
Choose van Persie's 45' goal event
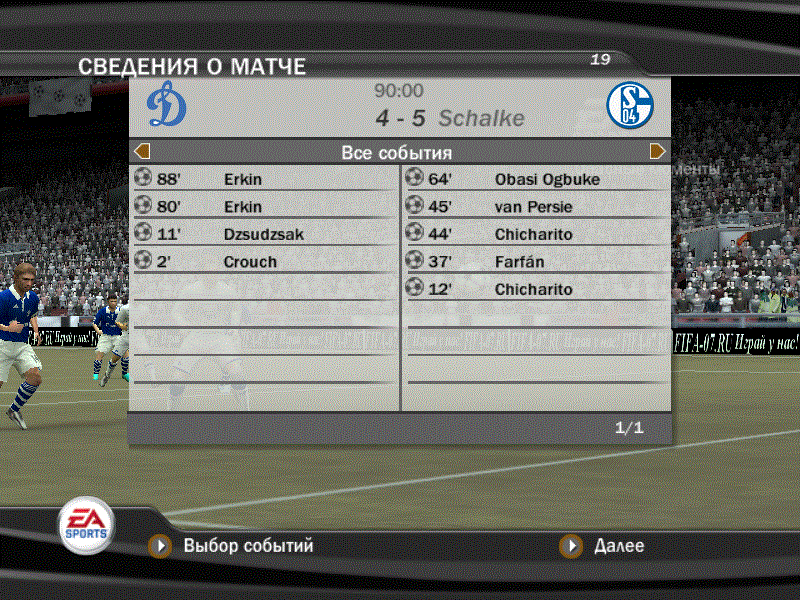(x=536, y=207)
